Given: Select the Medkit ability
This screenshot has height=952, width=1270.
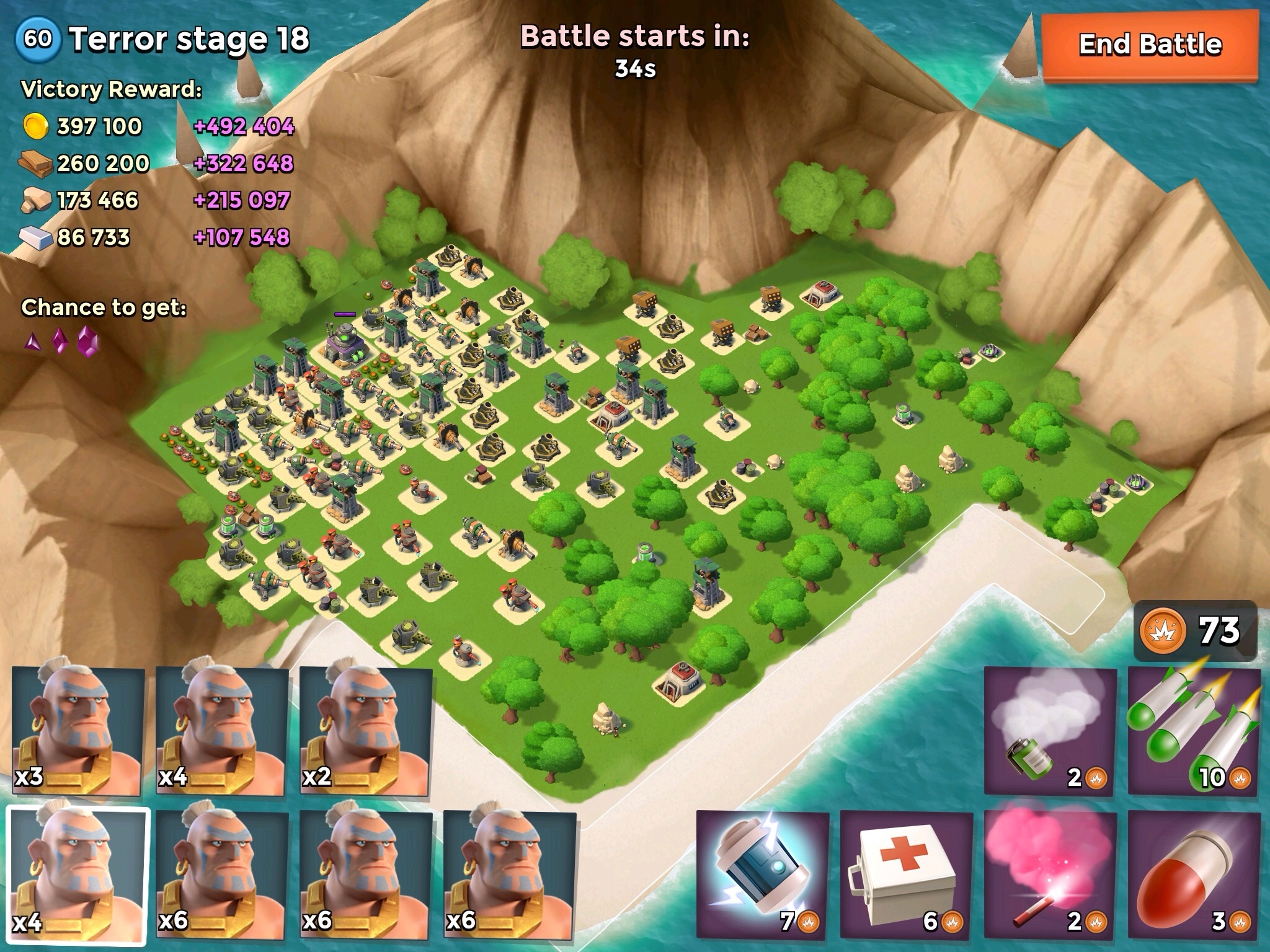Looking at the screenshot, I should (907, 874).
